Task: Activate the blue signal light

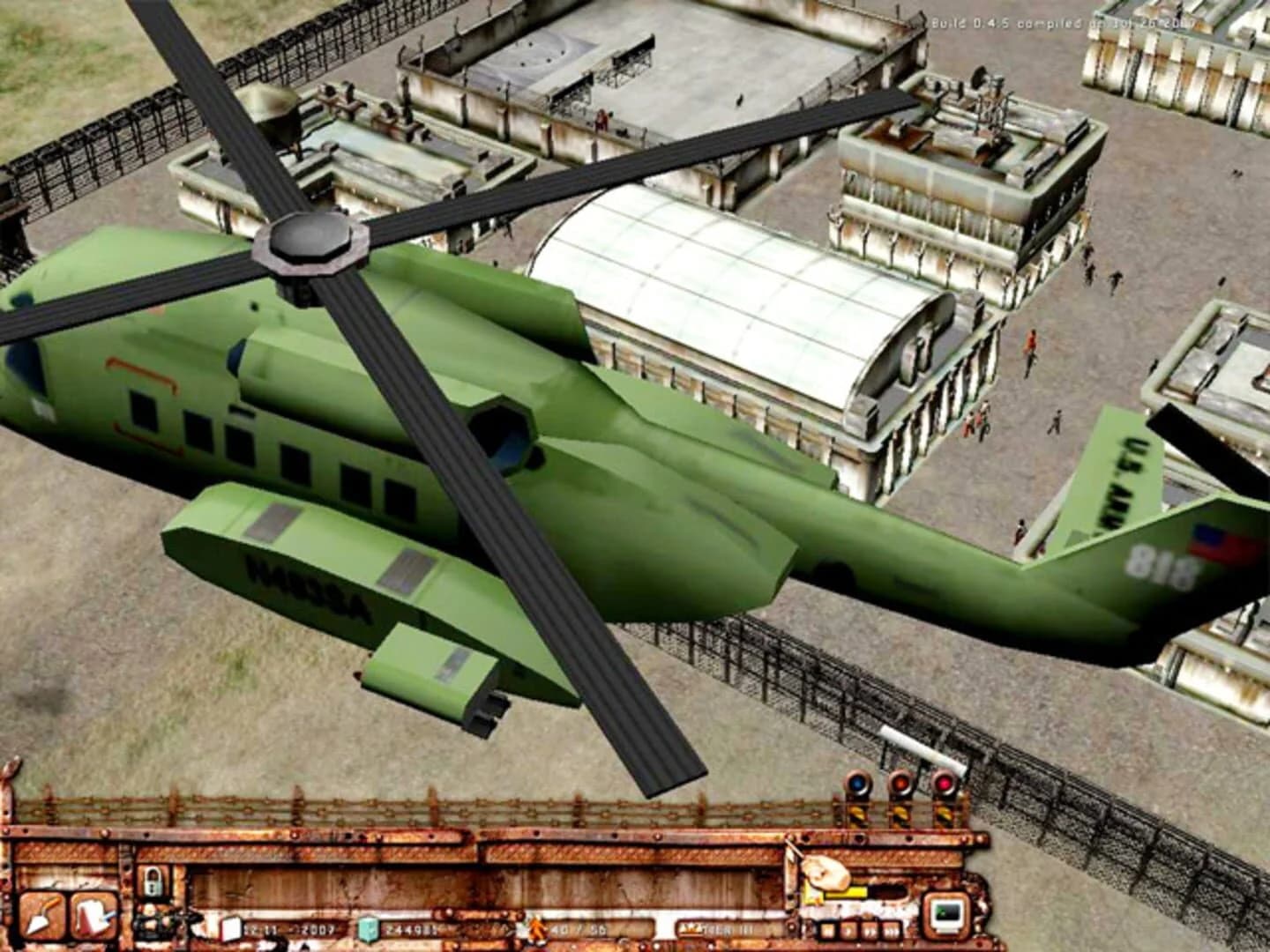Action: (857, 783)
